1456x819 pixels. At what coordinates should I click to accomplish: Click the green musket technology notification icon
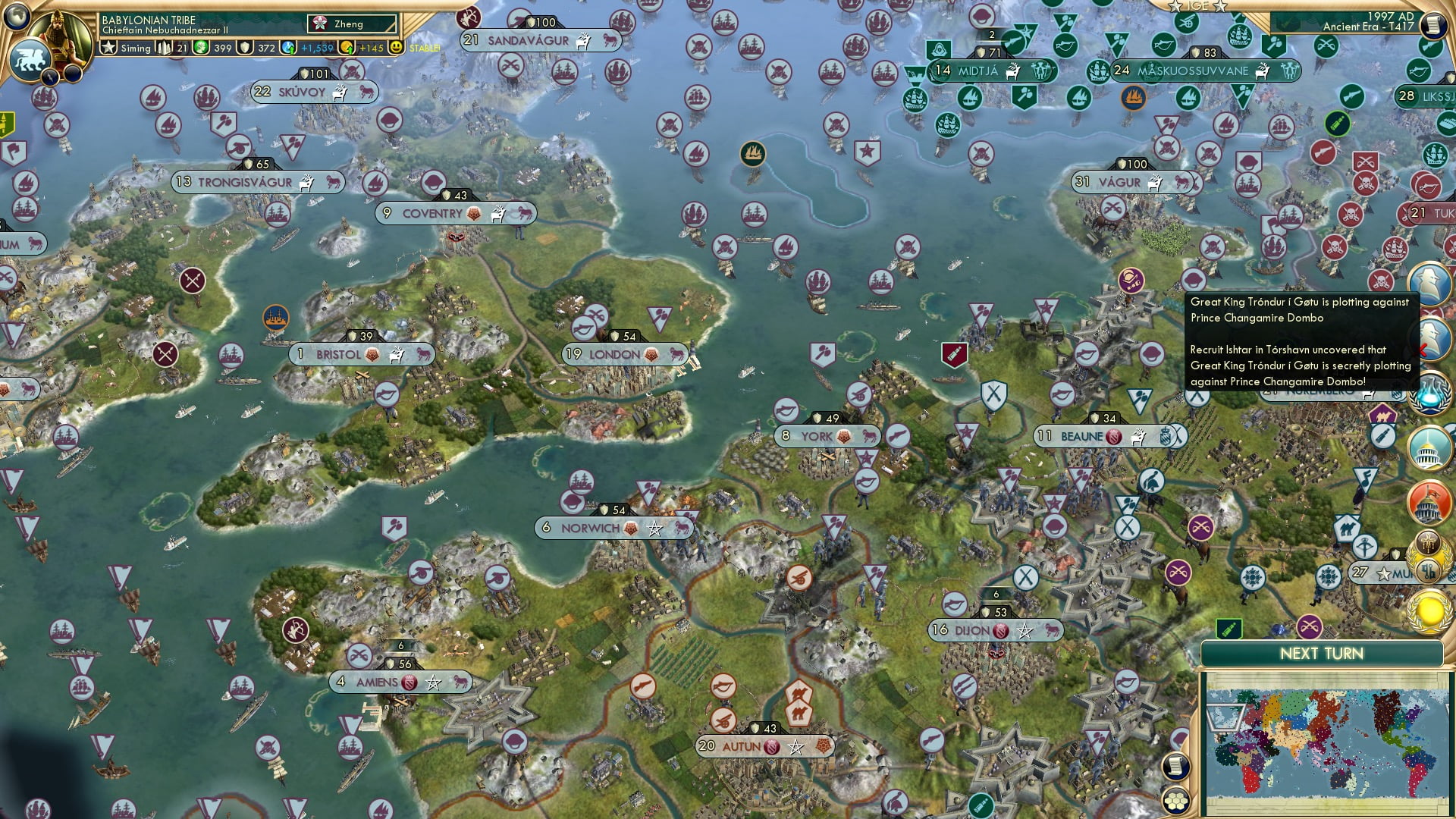click(1429, 47)
